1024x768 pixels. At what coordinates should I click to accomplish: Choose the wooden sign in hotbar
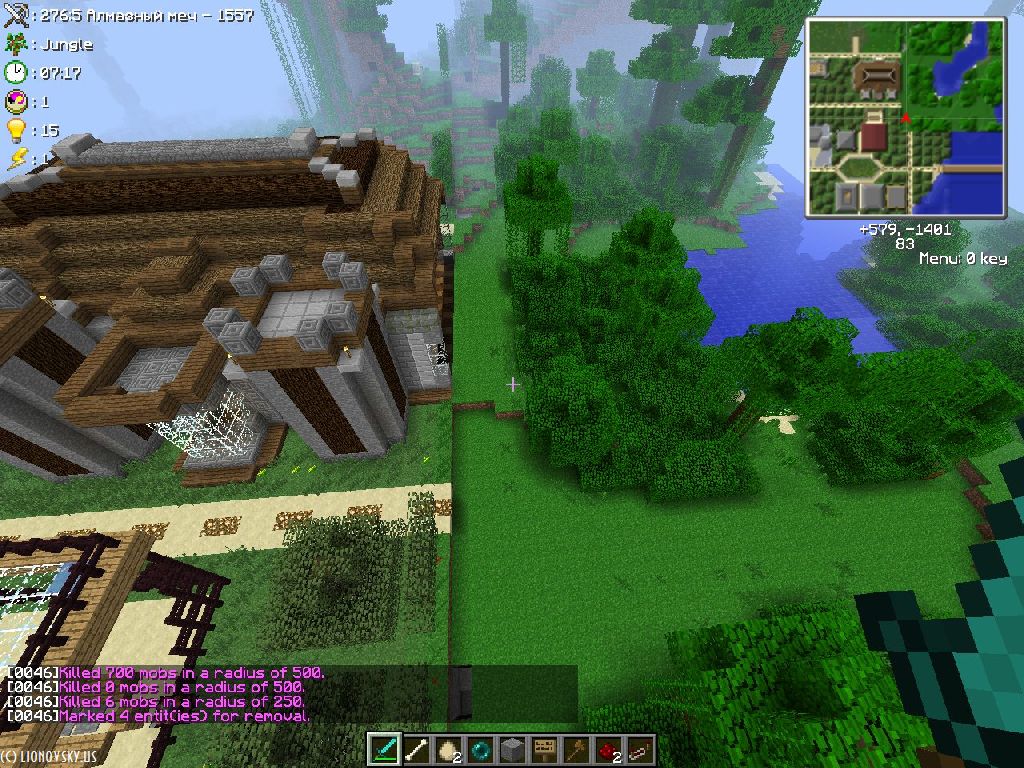click(x=545, y=749)
